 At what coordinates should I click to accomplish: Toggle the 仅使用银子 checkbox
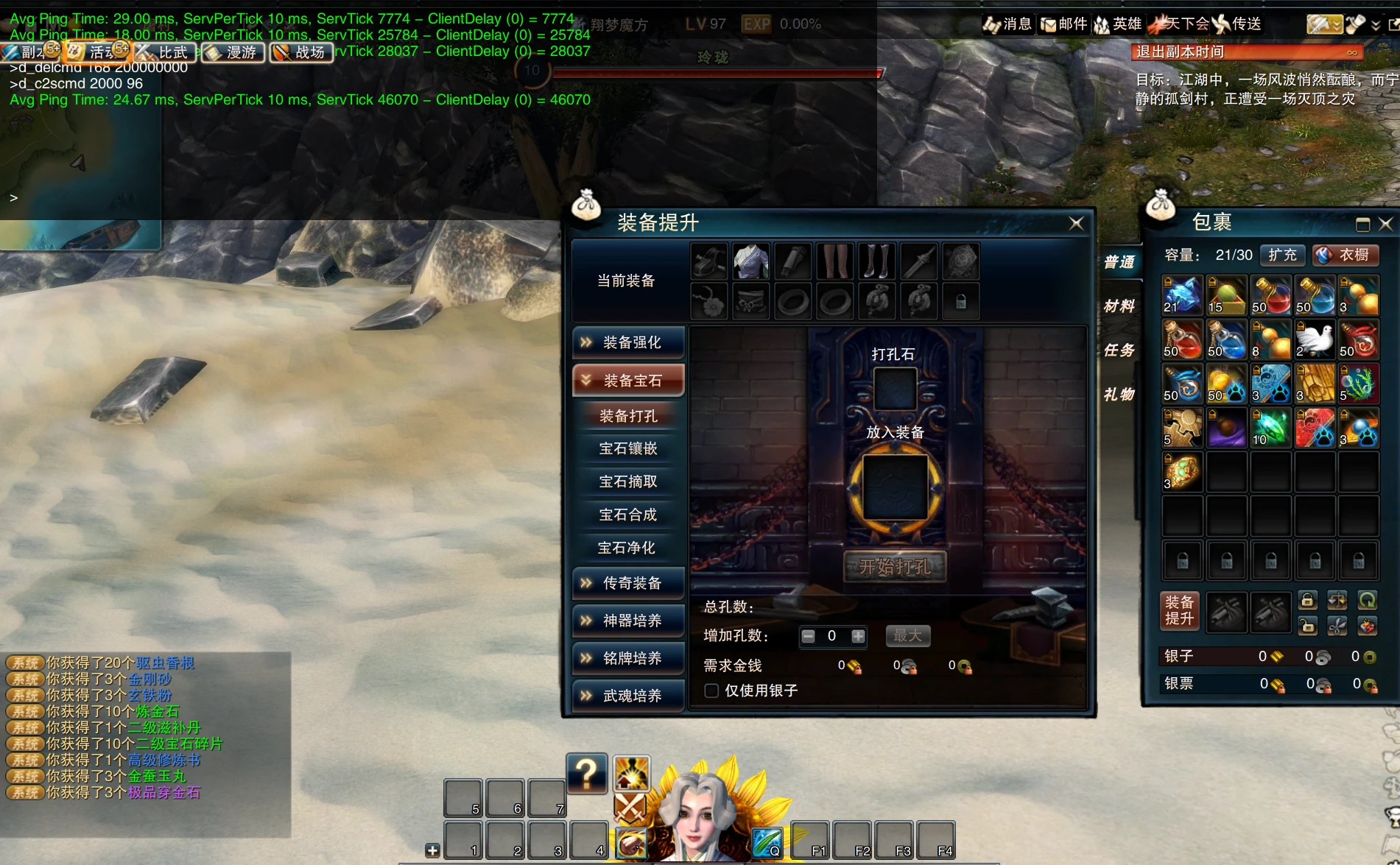[x=711, y=691]
